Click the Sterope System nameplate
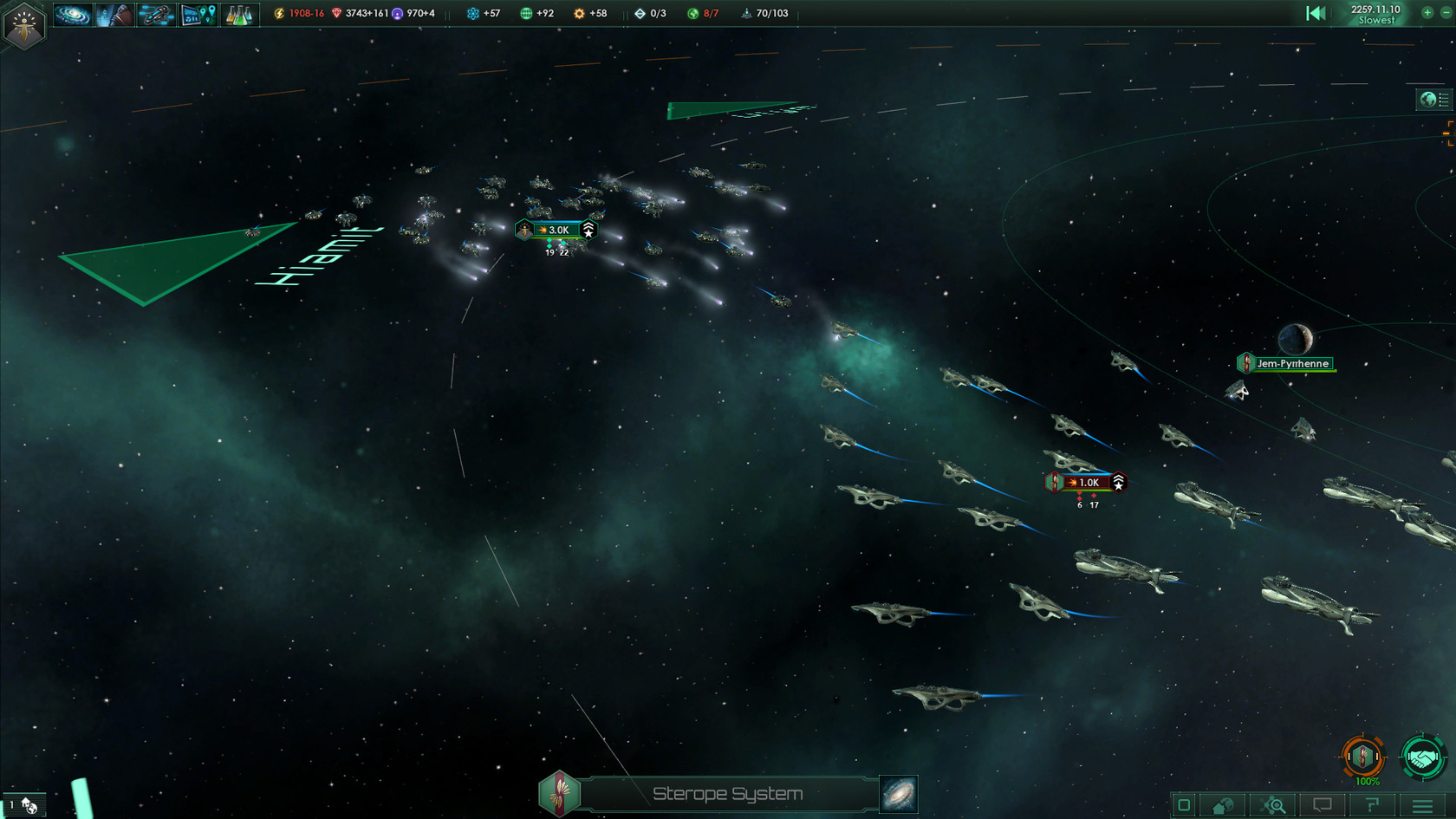1456x819 pixels. point(728,793)
